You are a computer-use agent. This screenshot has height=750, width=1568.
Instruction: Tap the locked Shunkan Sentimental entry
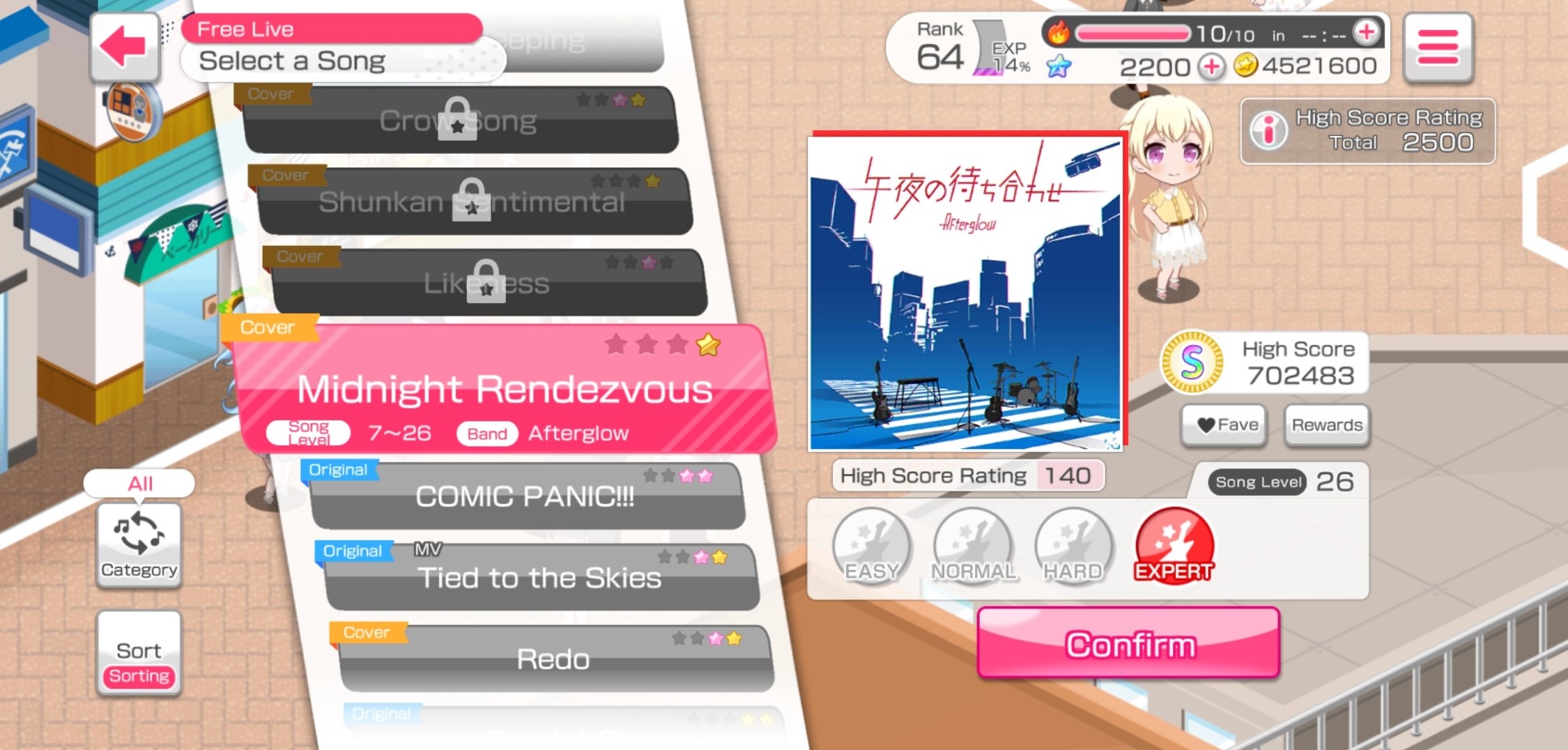point(472,201)
